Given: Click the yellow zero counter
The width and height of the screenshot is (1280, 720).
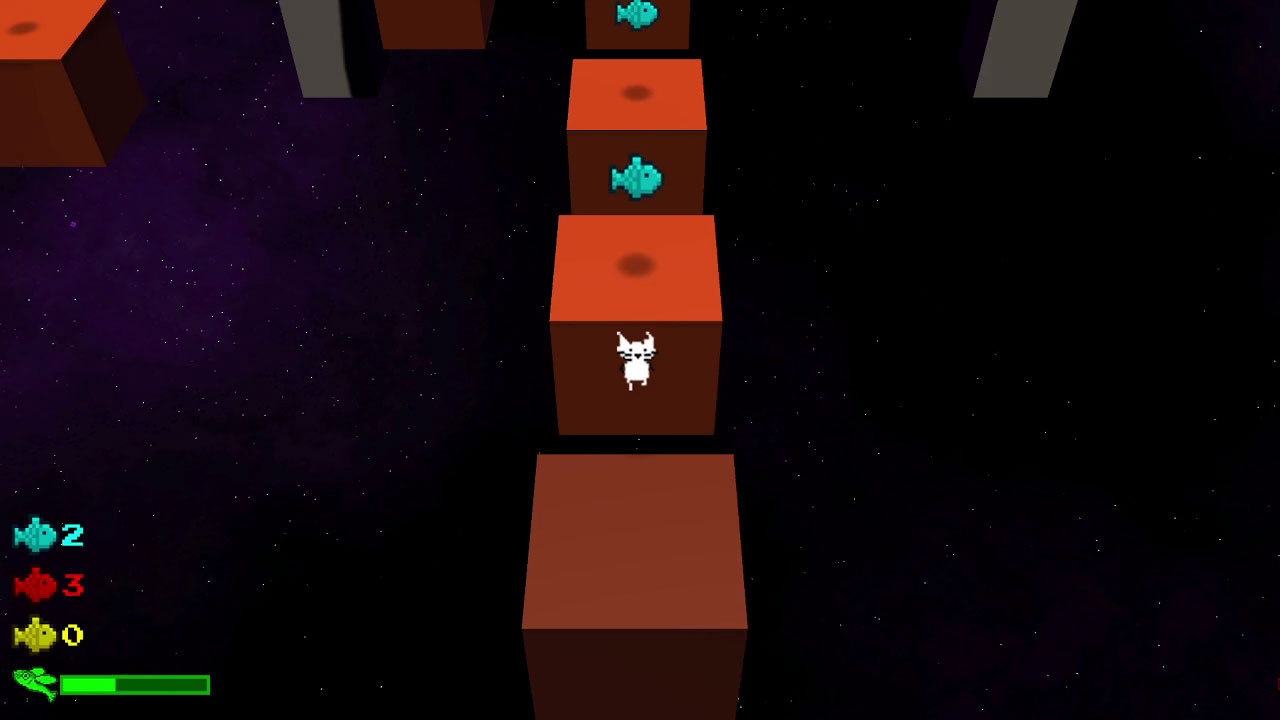Looking at the screenshot, I should tap(70, 637).
